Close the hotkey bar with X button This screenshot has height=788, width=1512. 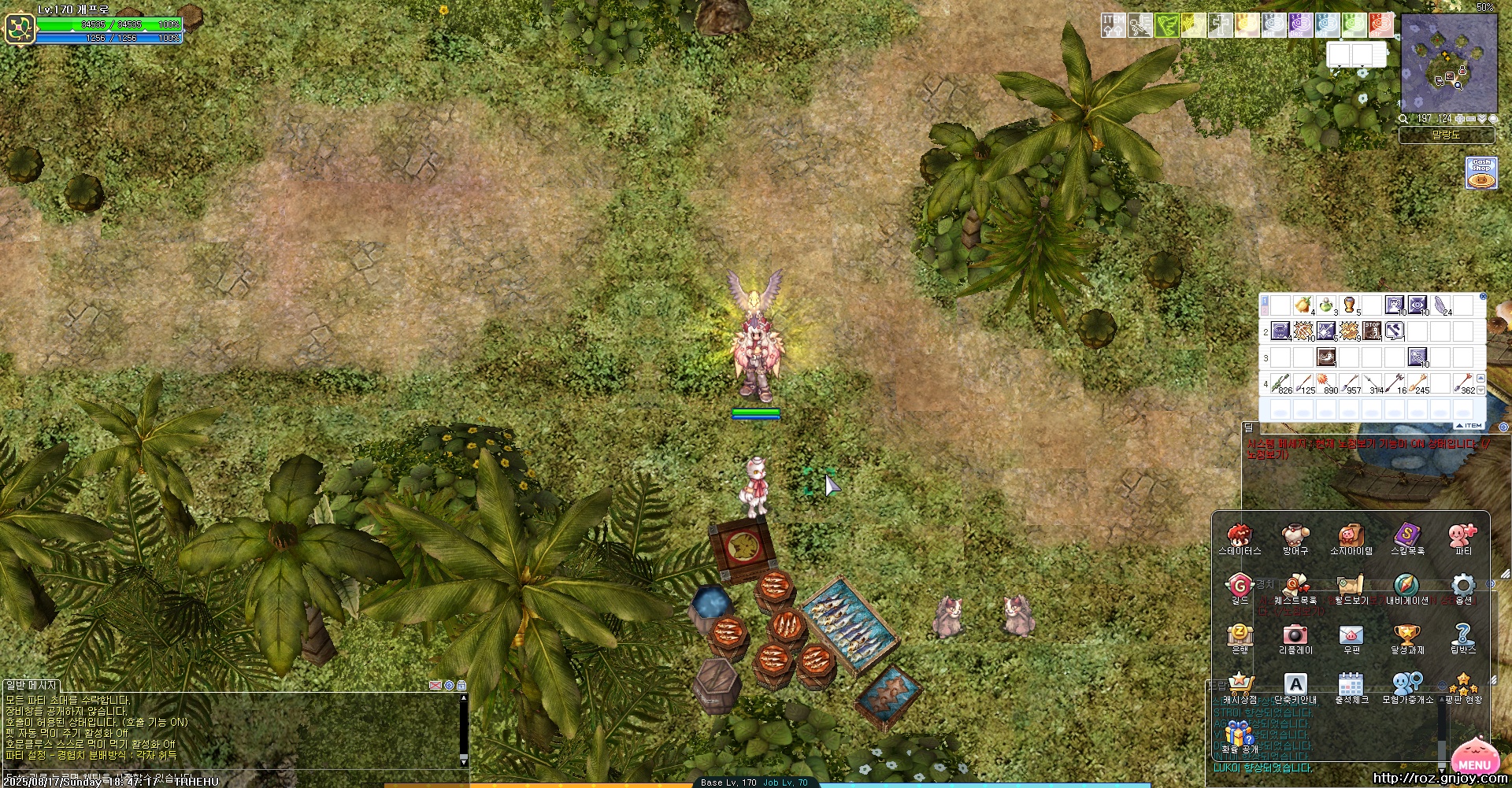(x=1483, y=297)
